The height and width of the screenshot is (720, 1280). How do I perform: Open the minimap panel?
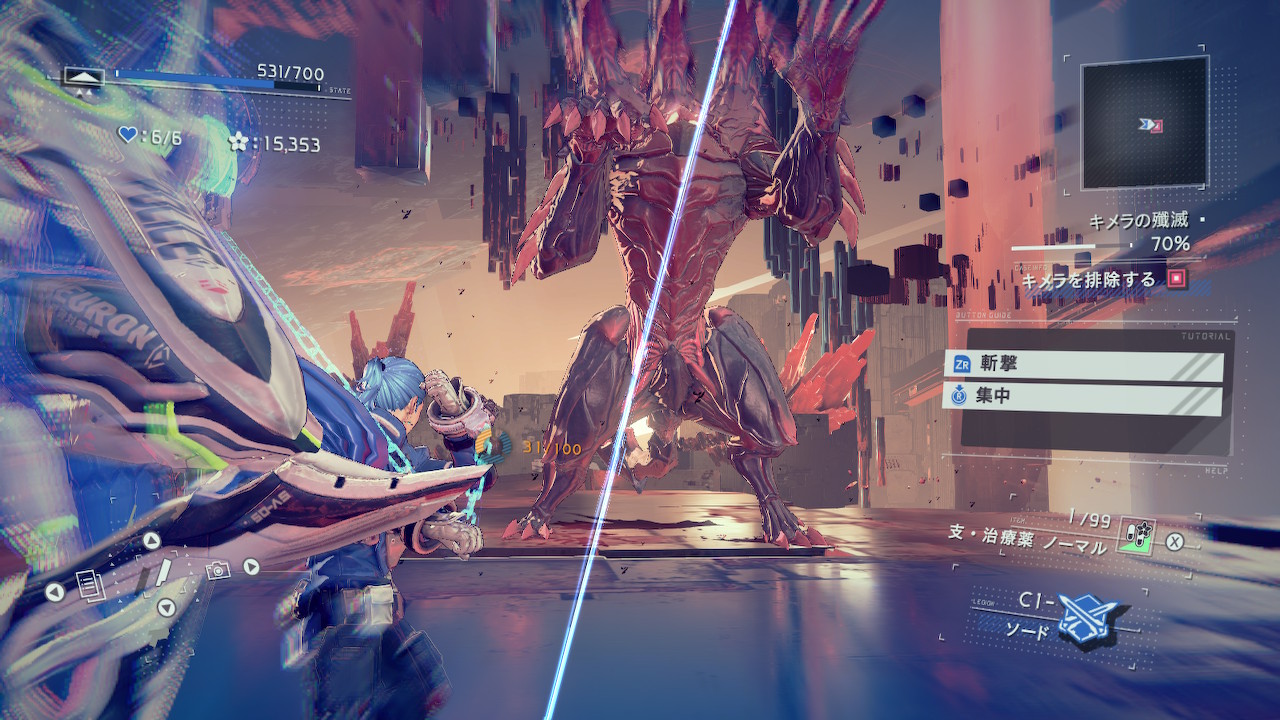point(1144,123)
